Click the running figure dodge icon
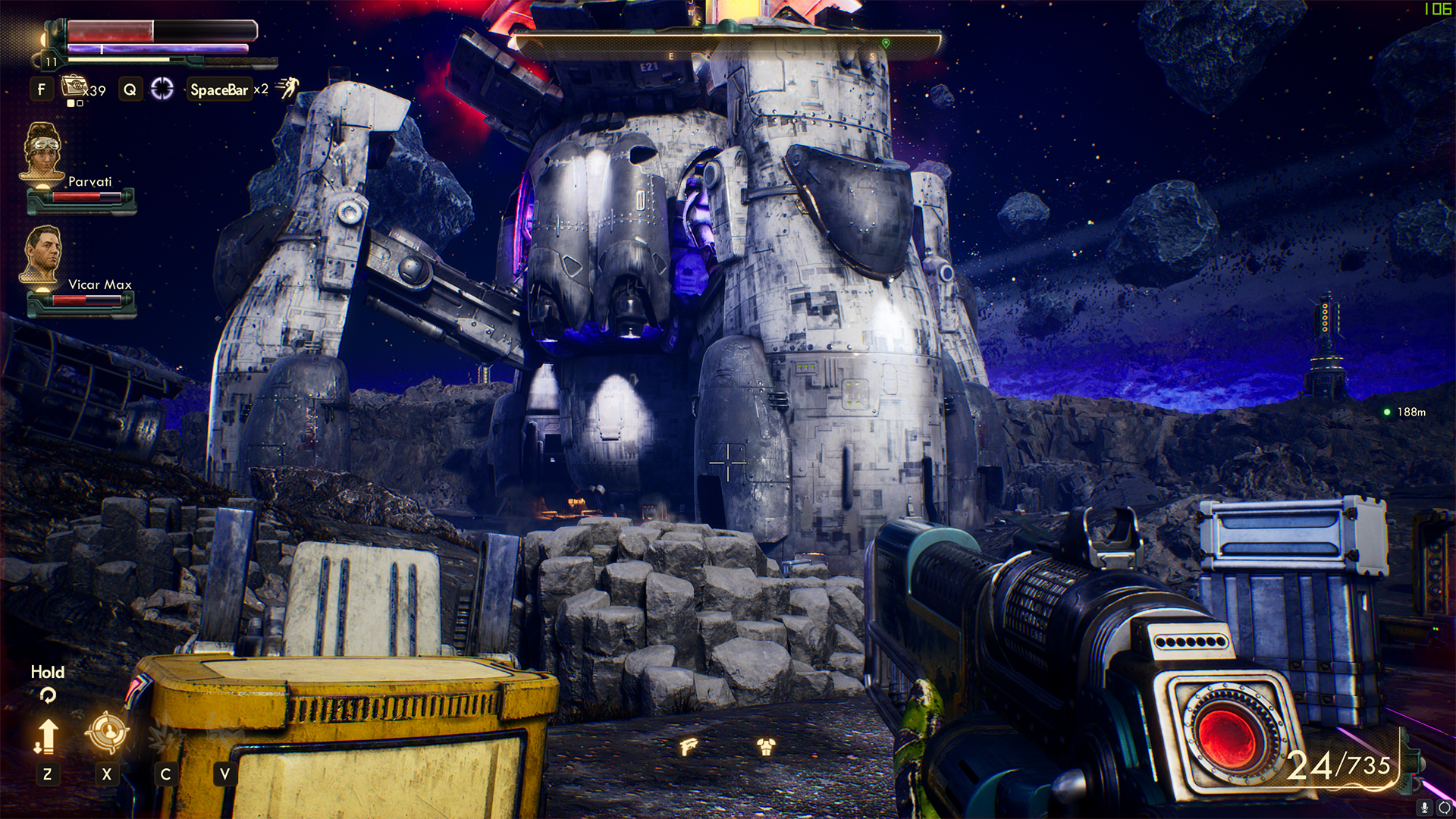The width and height of the screenshot is (1456, 819). click(288, 88)
